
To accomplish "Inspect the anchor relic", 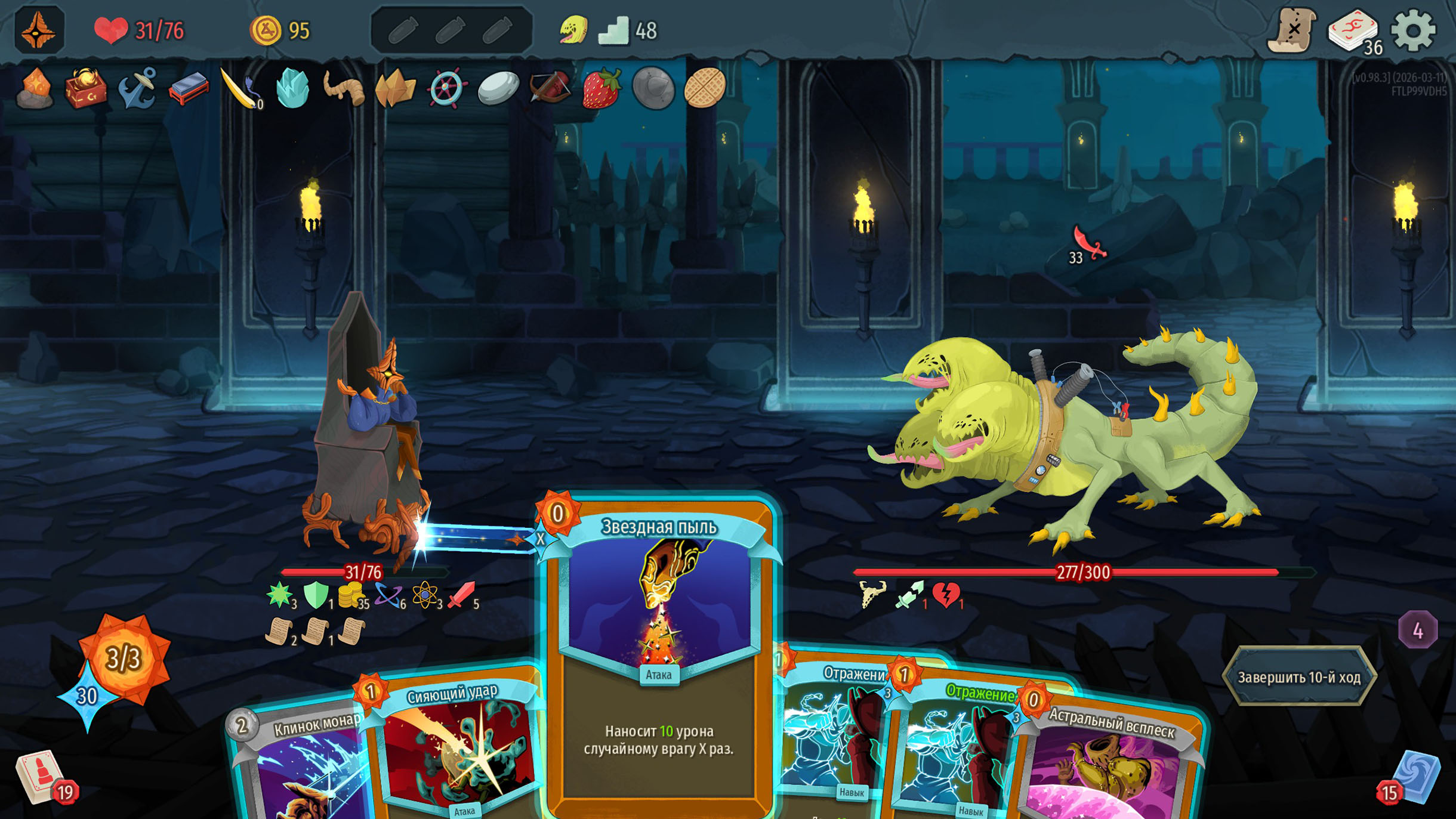I will tap(137, 88).
